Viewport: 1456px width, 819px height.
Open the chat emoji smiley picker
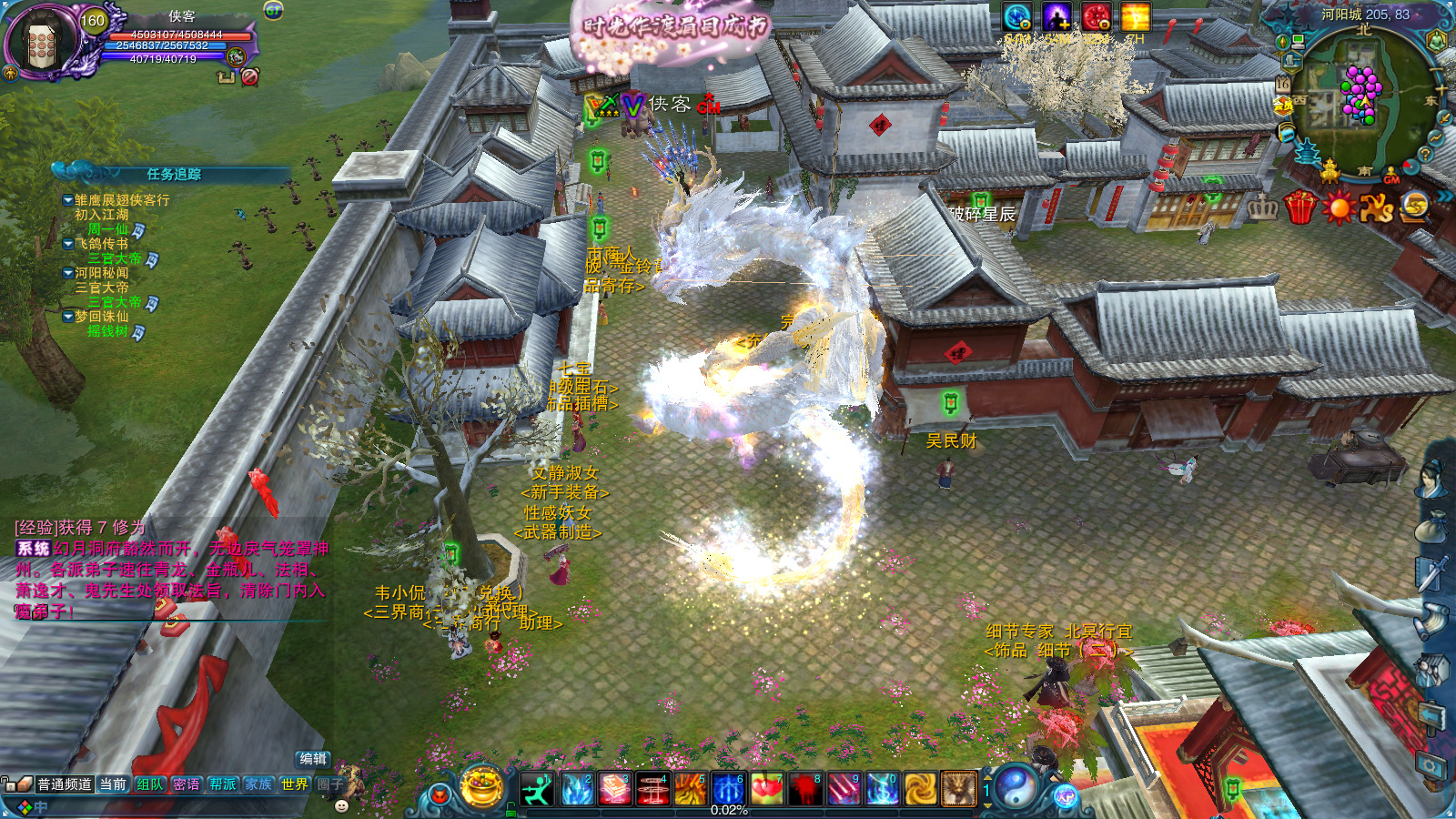342,805
